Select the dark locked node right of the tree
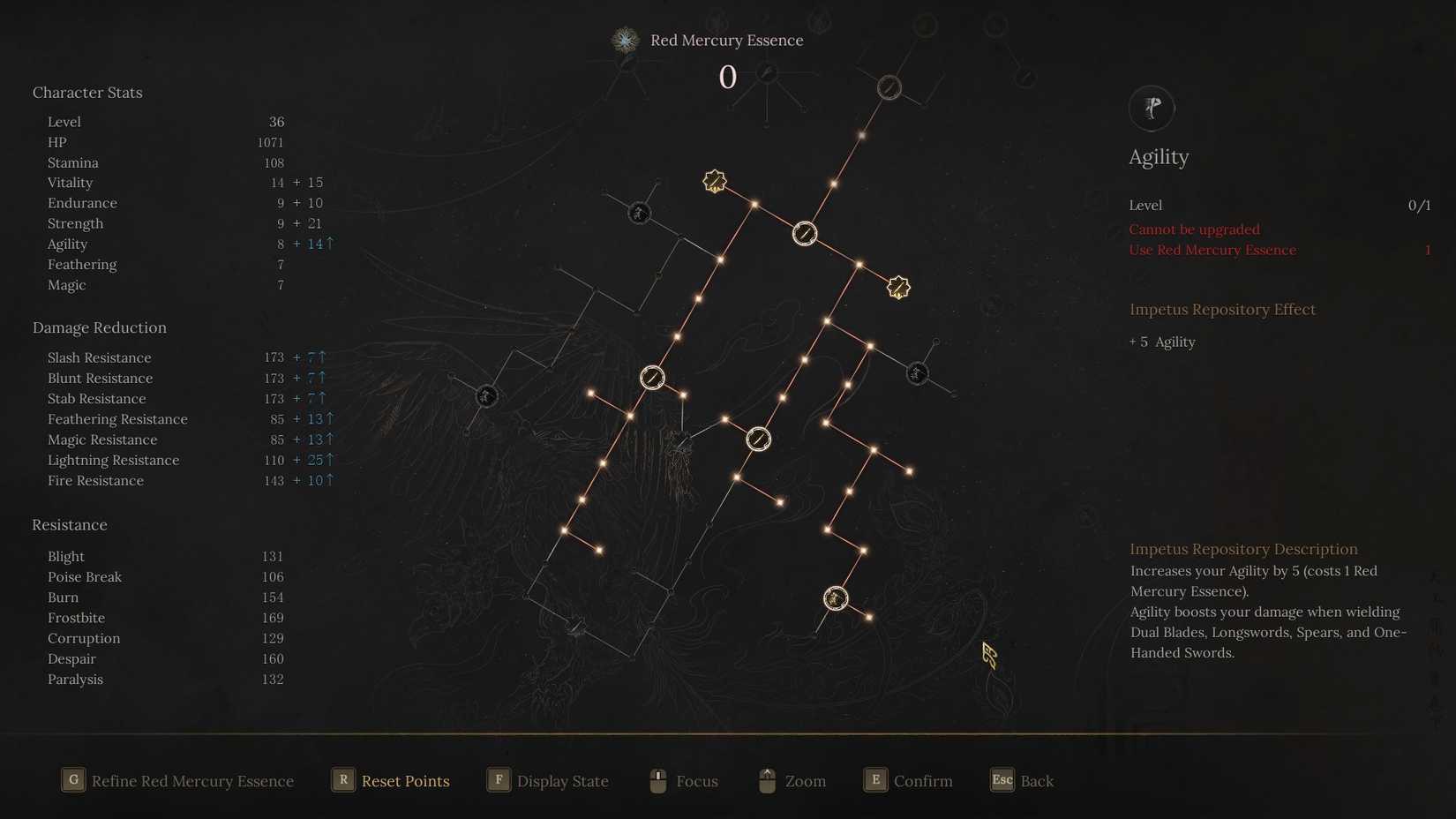The width and height of the screenshot is (1456, 819). pyautogui.click(x=916, y=373)
